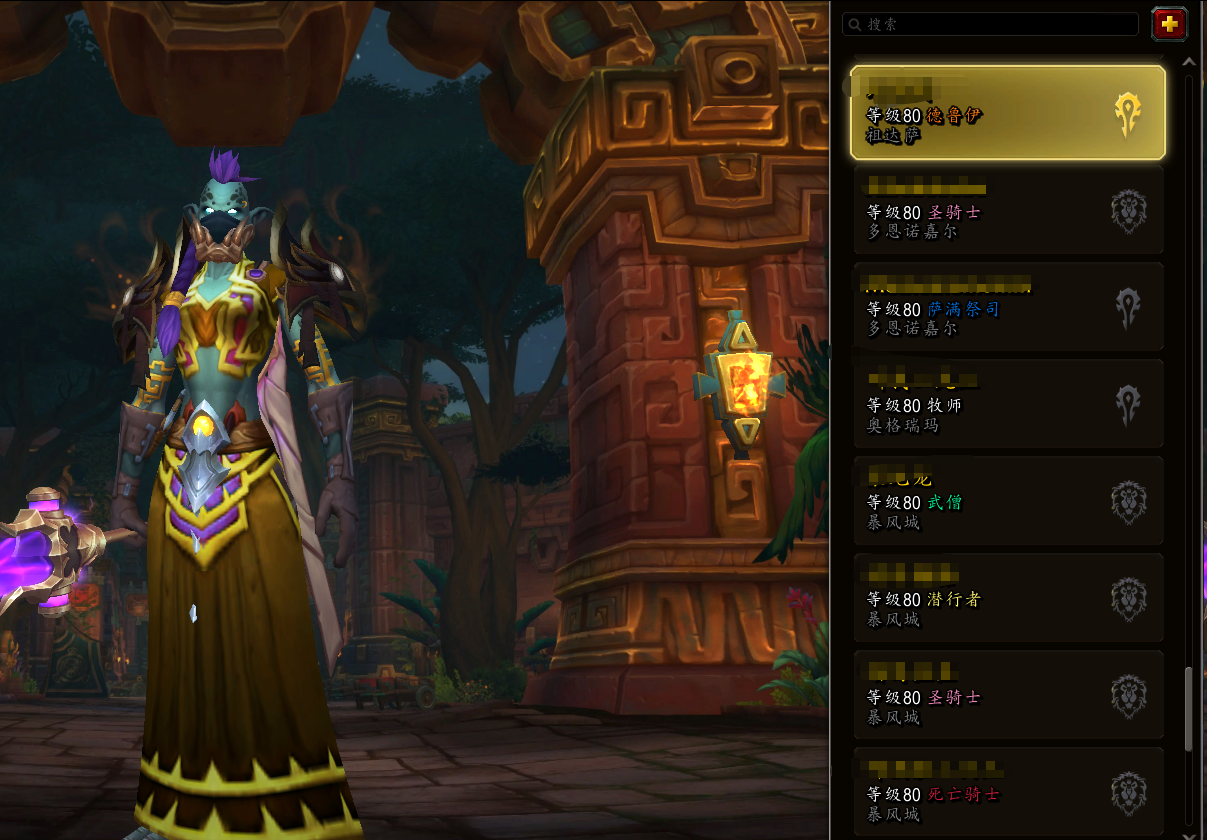
Task: Pick the Priest in Orgrimmar (牧师)
Action: [1008, 404]
